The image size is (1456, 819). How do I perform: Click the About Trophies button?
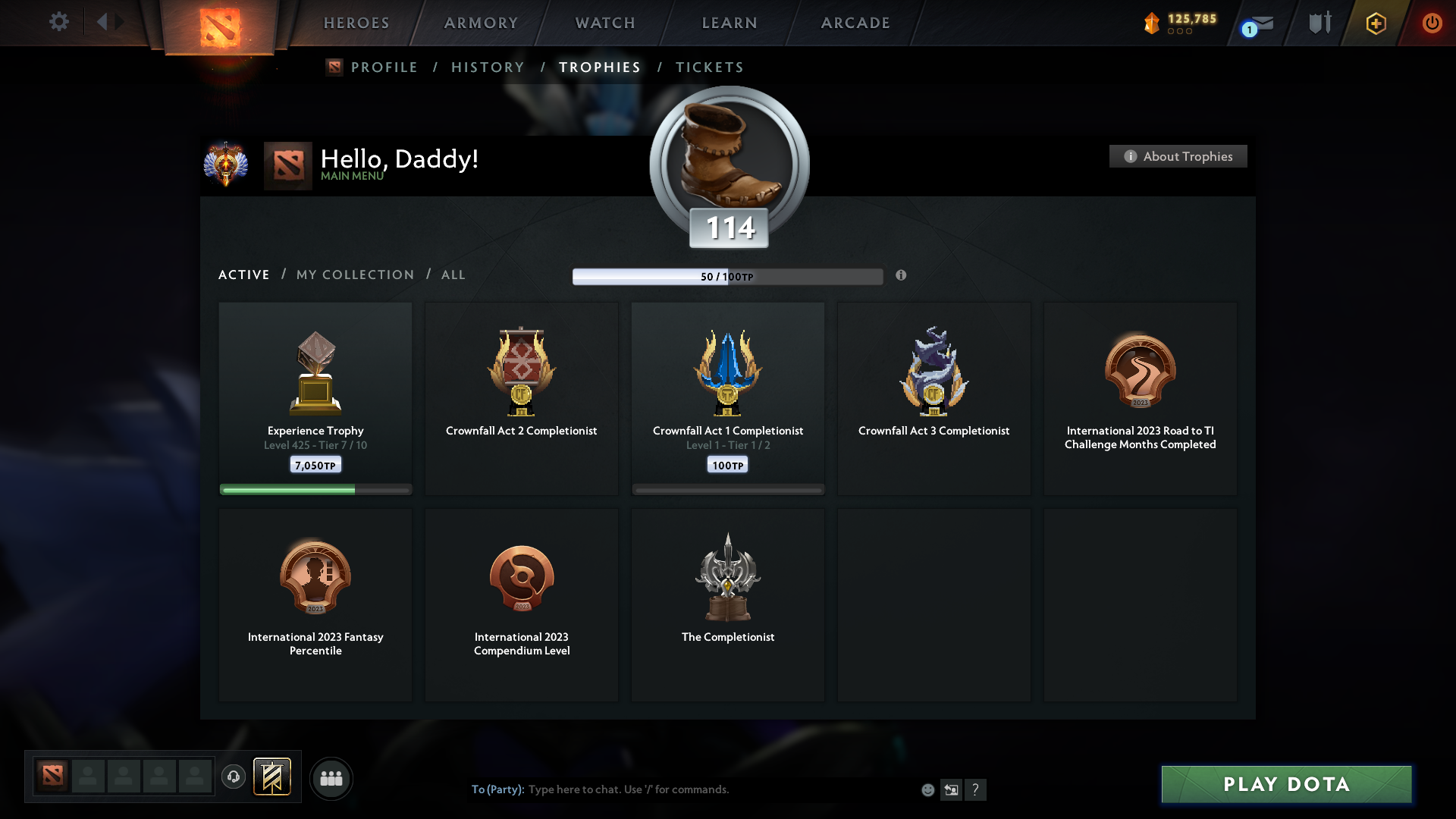pyautogui.click(x=1178, y=156)
